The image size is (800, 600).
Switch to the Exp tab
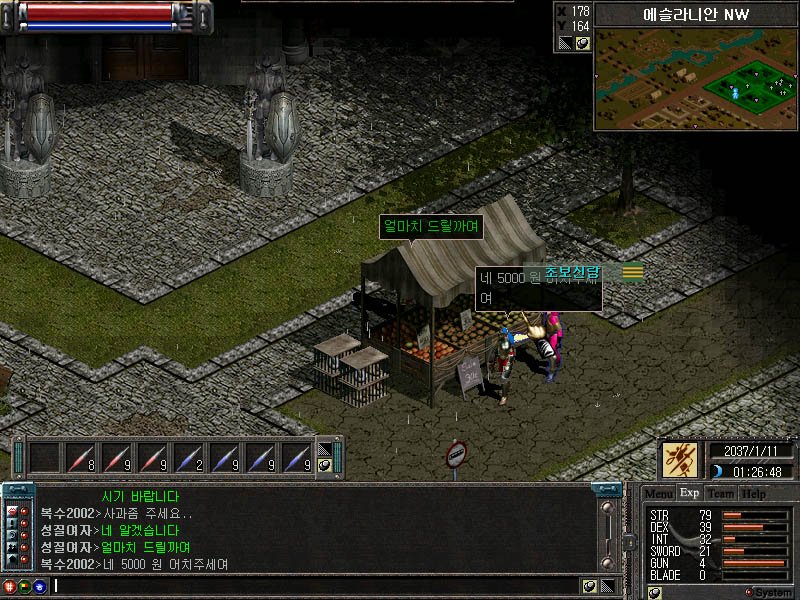click(689, 493)
